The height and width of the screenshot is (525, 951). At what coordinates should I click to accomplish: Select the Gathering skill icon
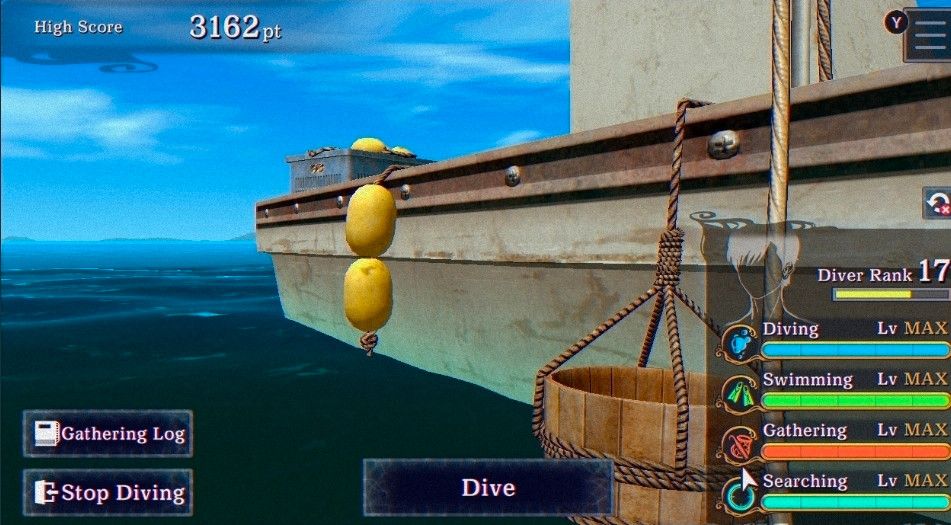pyautogui.click(x=740, y=443)
